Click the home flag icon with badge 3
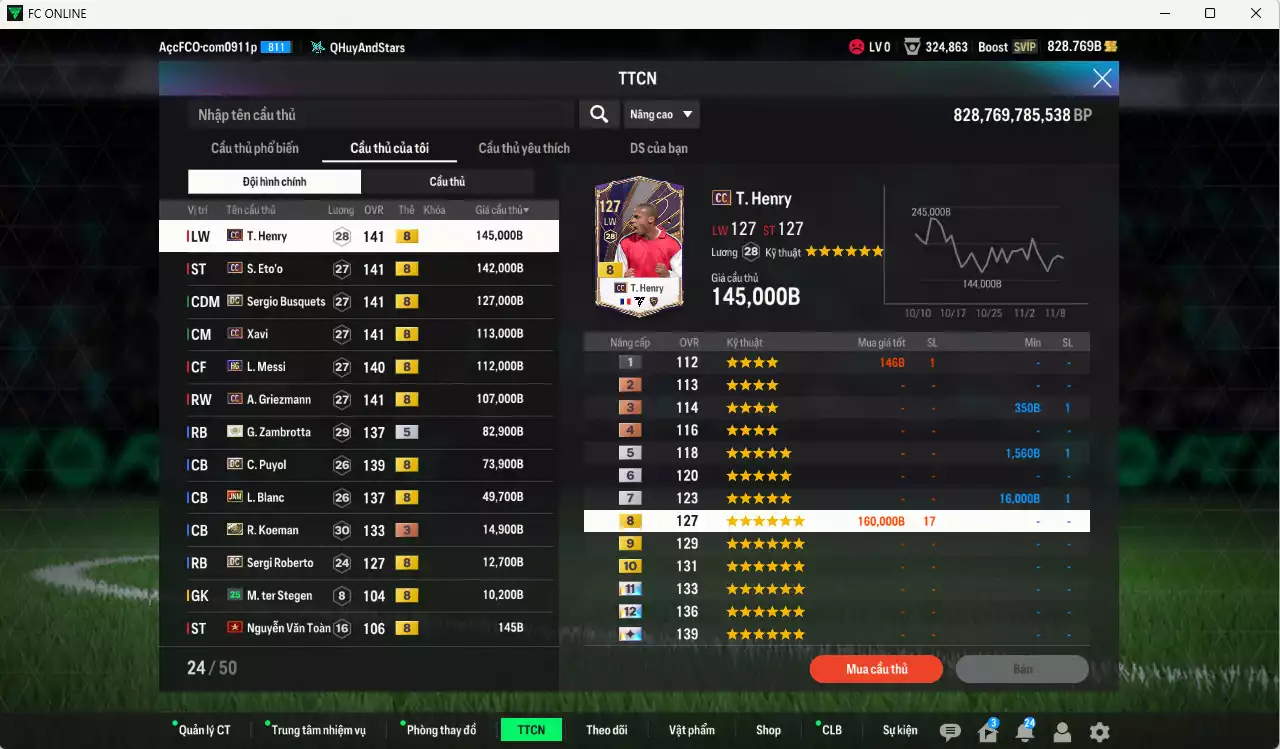 (x=990, y=733)
